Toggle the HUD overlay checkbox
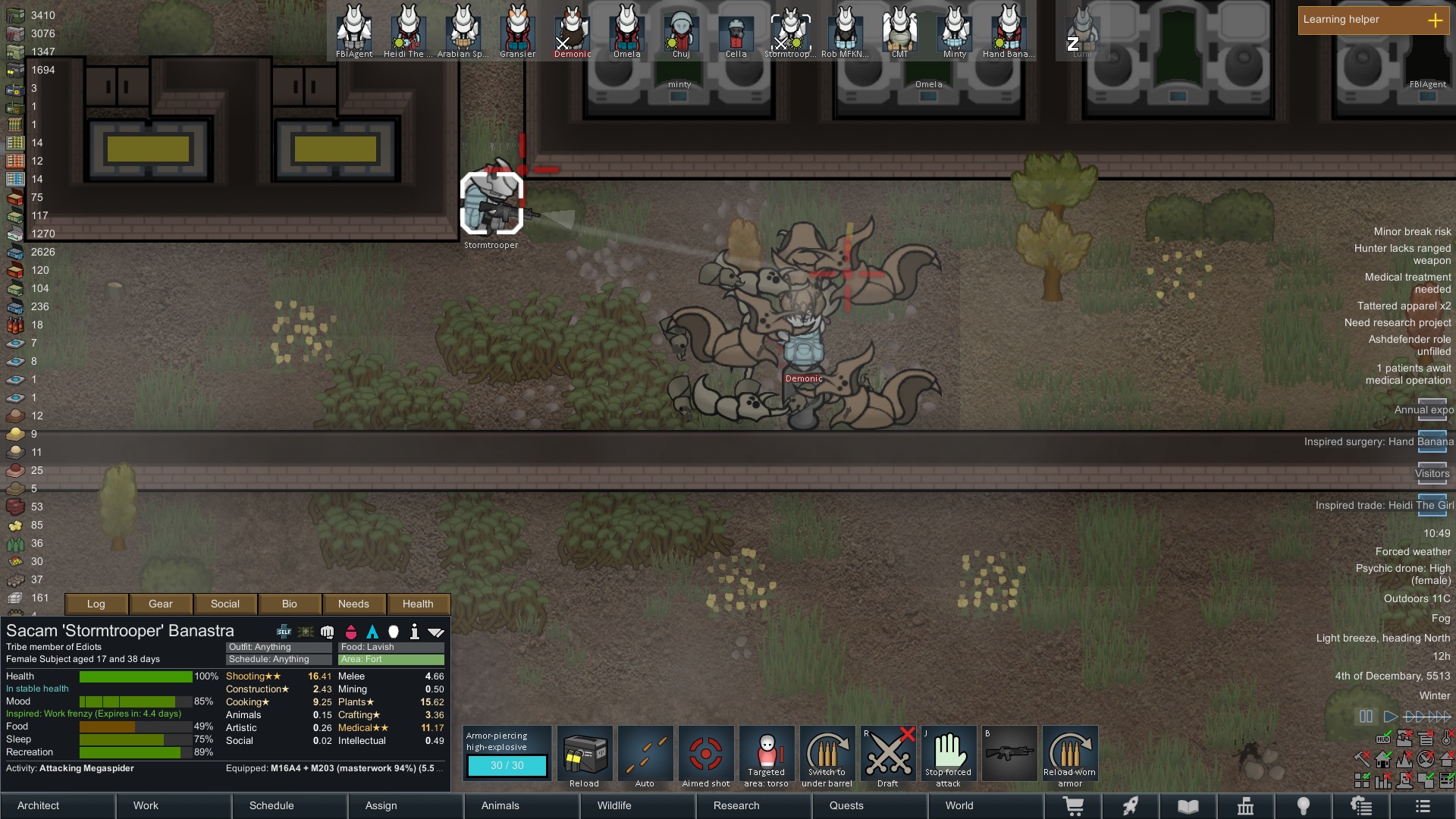 (1383, 738)
